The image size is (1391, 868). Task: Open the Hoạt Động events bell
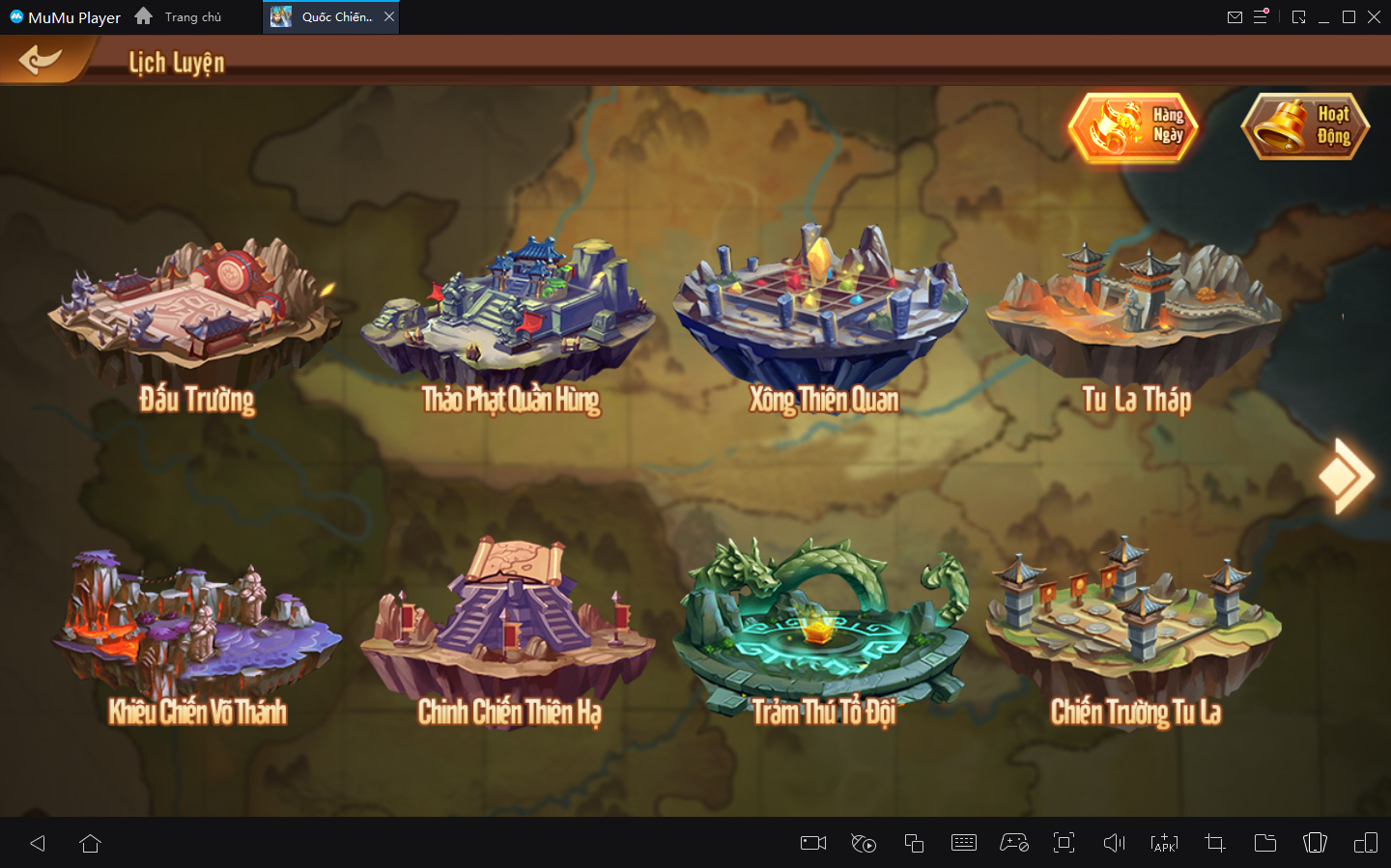click(x=1305, y=126)
